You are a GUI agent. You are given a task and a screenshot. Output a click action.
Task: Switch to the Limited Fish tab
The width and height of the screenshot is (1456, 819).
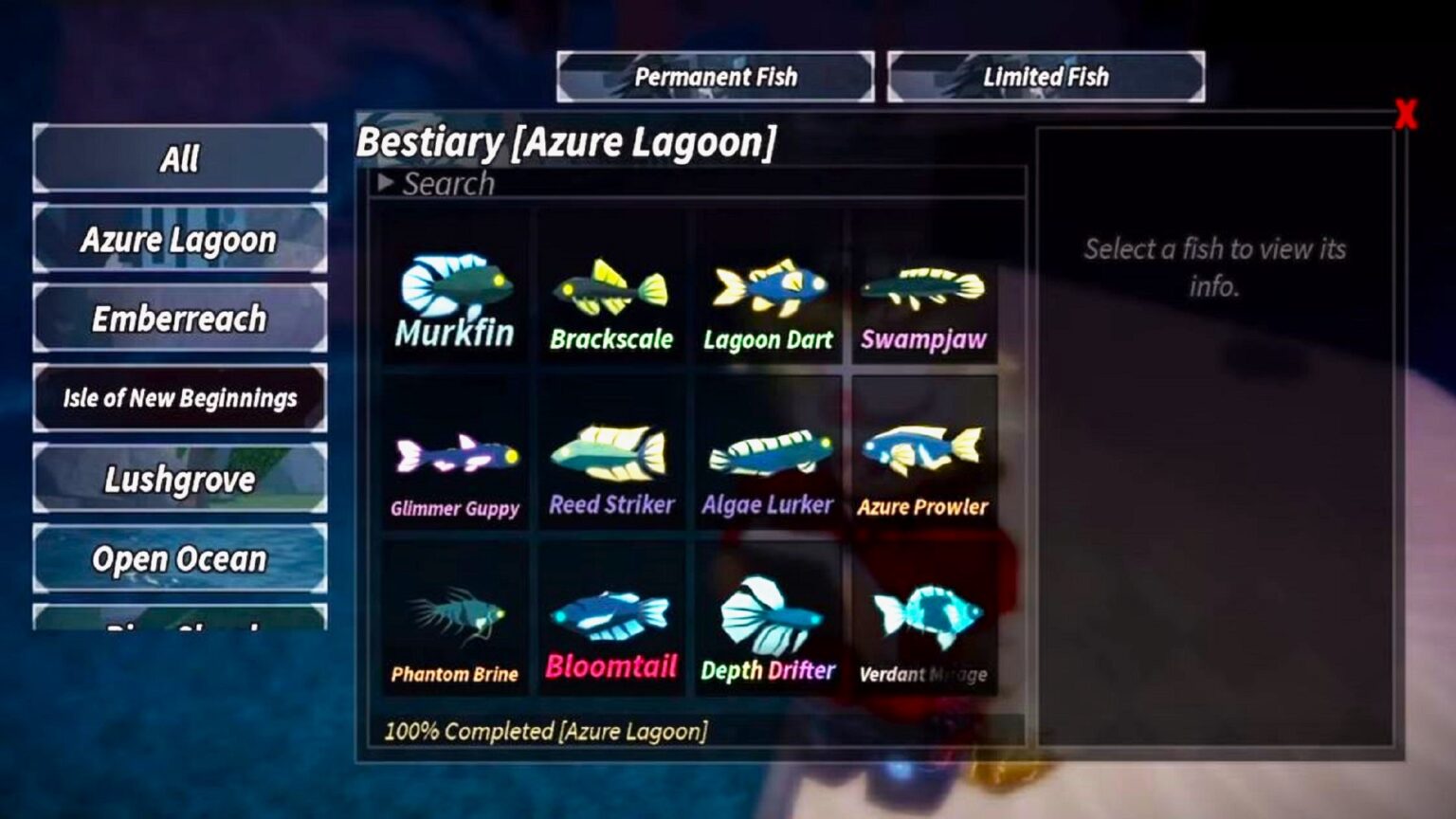(1045, 77)
